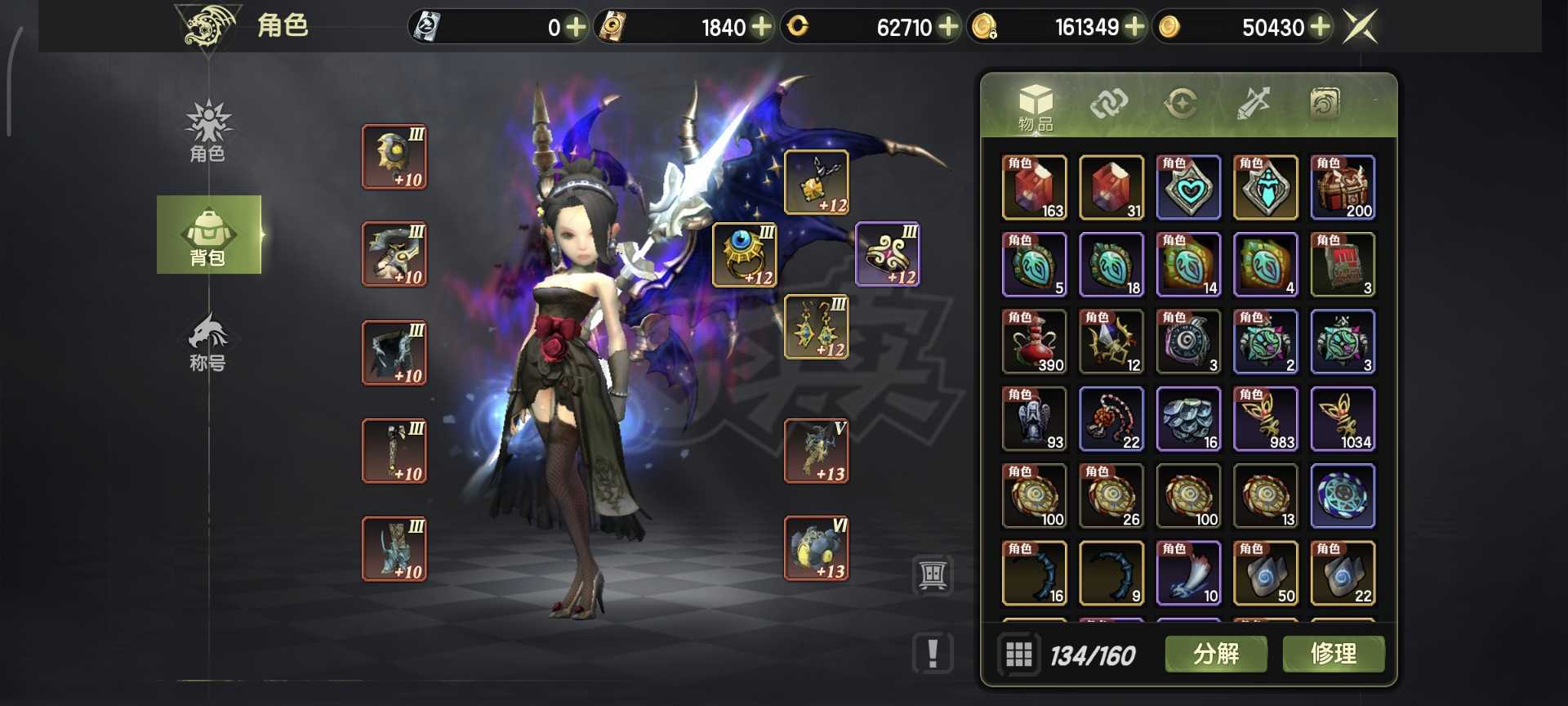Select the golden wing item stack of 1034

pyautogui.click(x=1343, y=419)
